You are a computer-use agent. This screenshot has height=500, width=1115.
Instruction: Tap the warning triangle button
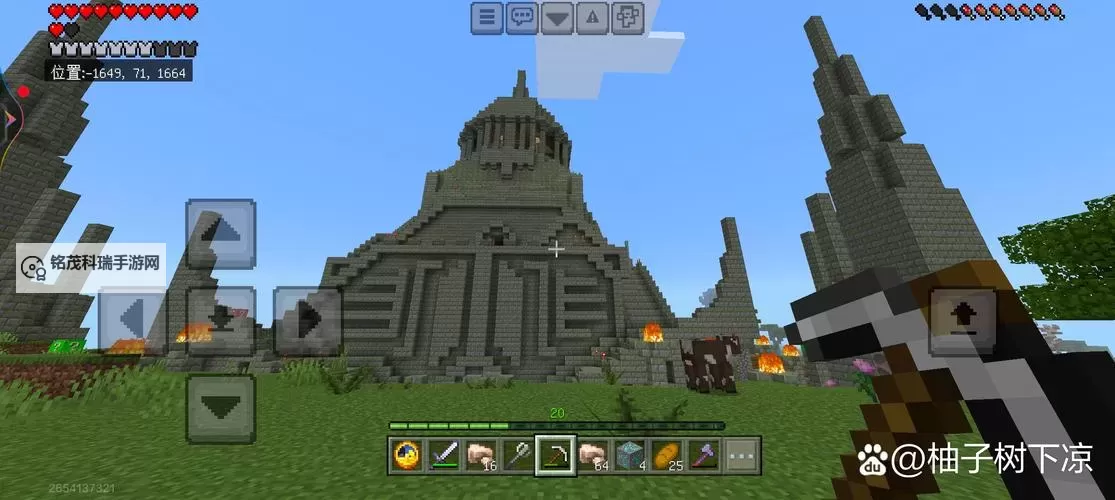coord(592,17)
